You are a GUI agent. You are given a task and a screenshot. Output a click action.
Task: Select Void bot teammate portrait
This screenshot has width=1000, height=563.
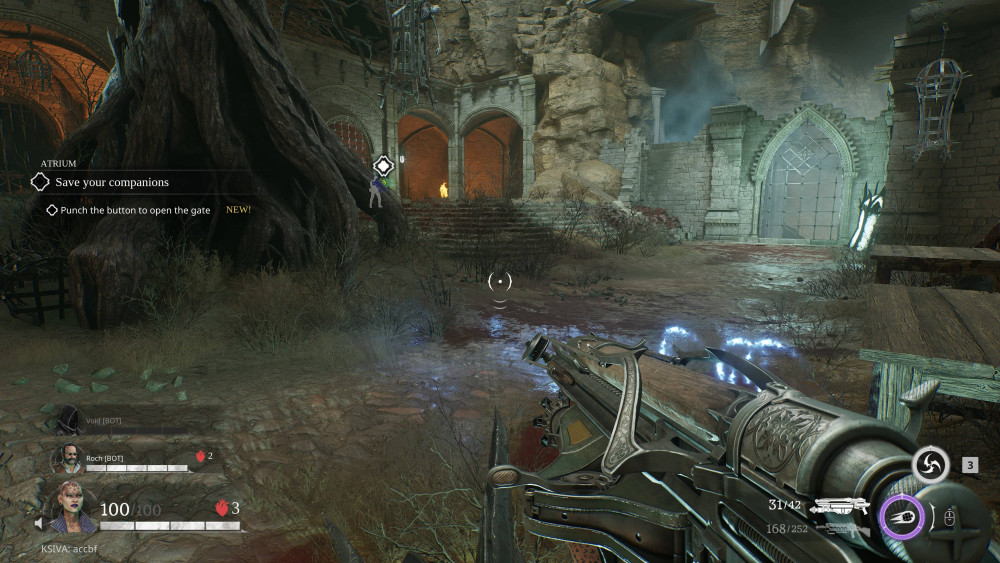[68, 420]
